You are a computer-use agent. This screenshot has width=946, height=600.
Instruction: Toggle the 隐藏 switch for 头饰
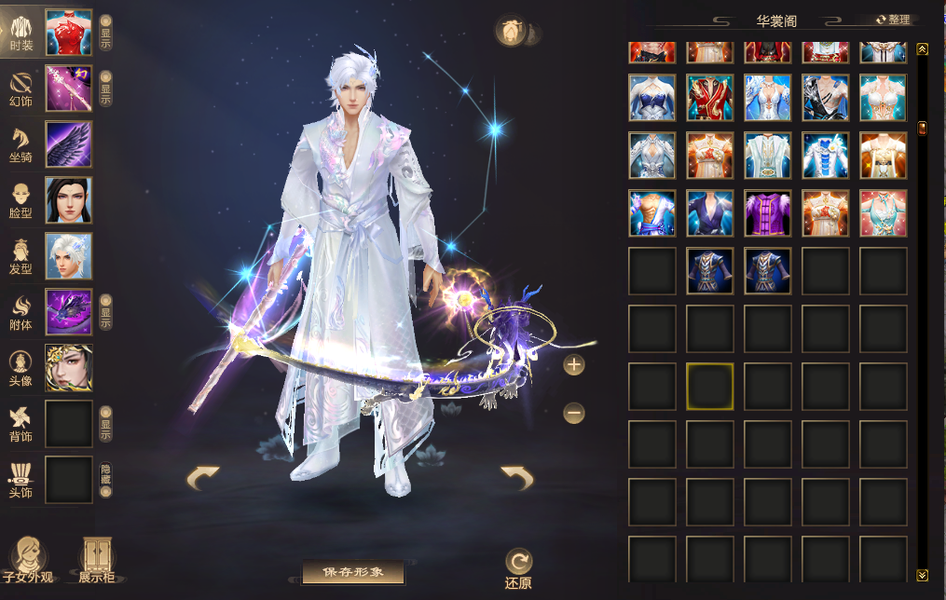click(x=106, y=480)
